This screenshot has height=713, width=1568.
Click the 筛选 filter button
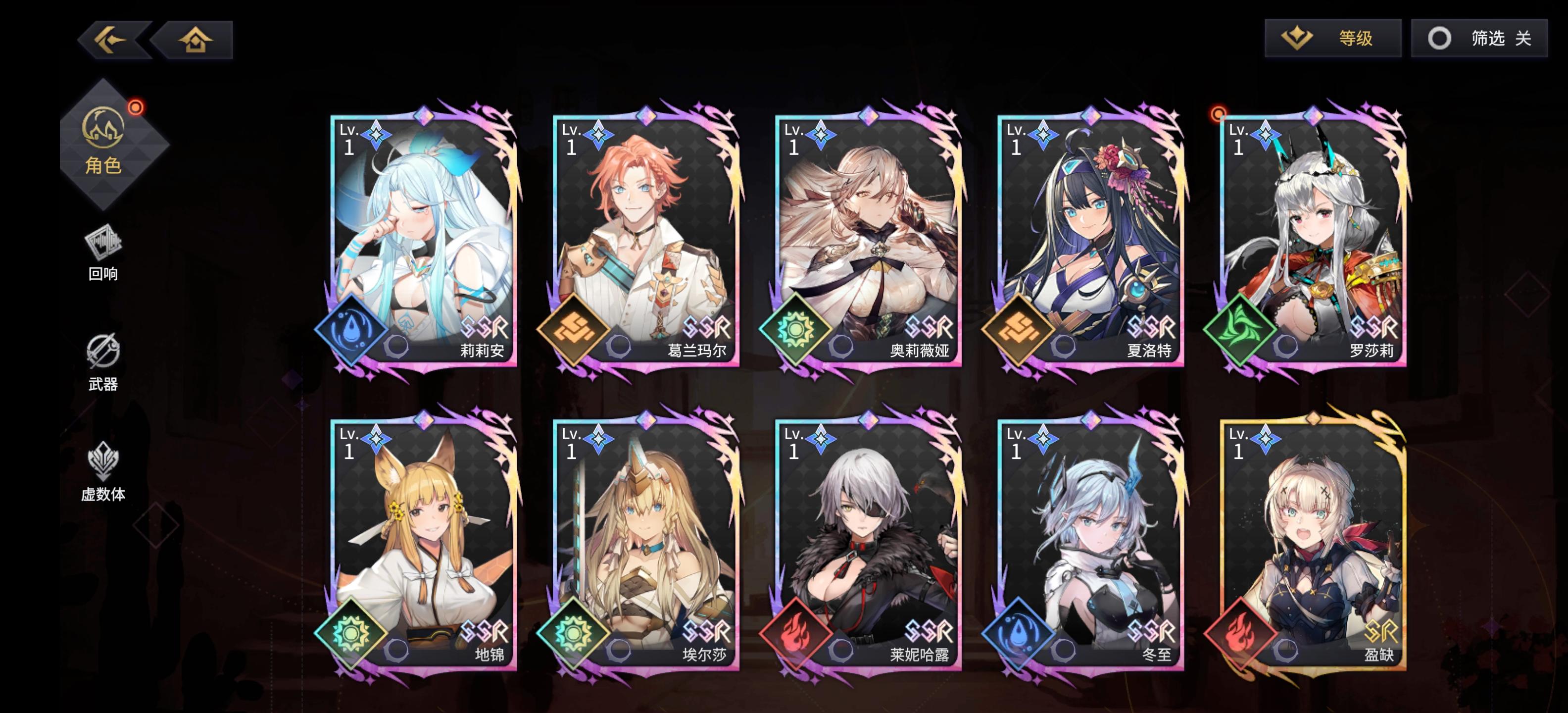tap(1497, 37)
